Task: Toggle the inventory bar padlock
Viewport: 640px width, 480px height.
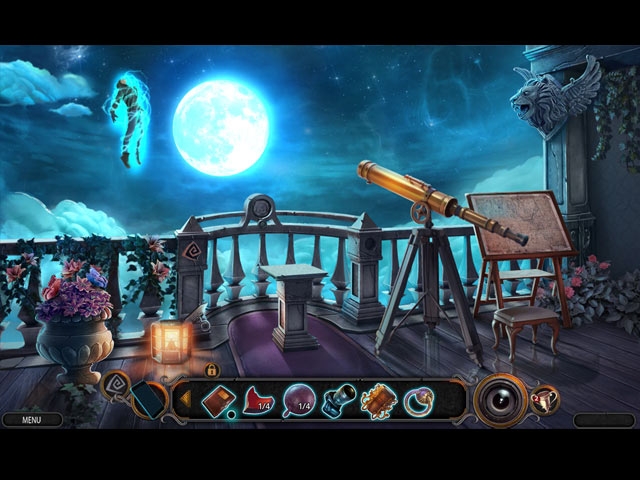Action: pos(212,370)
